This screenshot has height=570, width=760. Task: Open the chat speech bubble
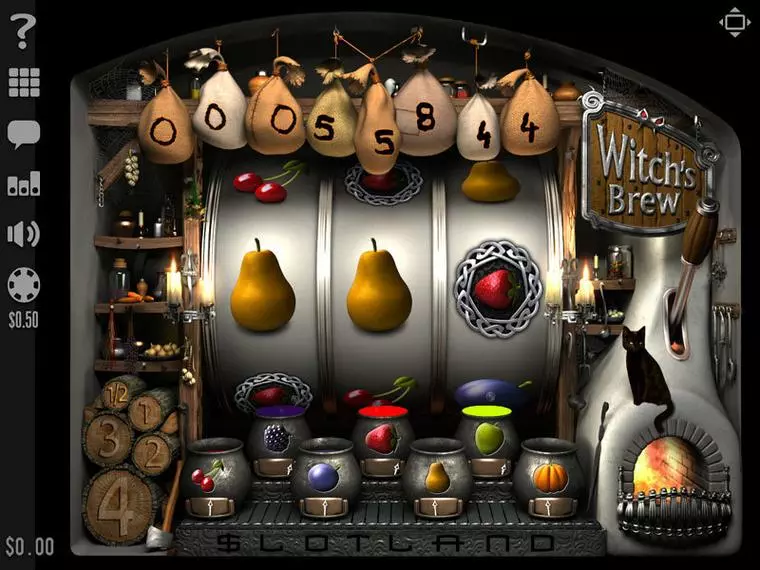pos(23,132)
